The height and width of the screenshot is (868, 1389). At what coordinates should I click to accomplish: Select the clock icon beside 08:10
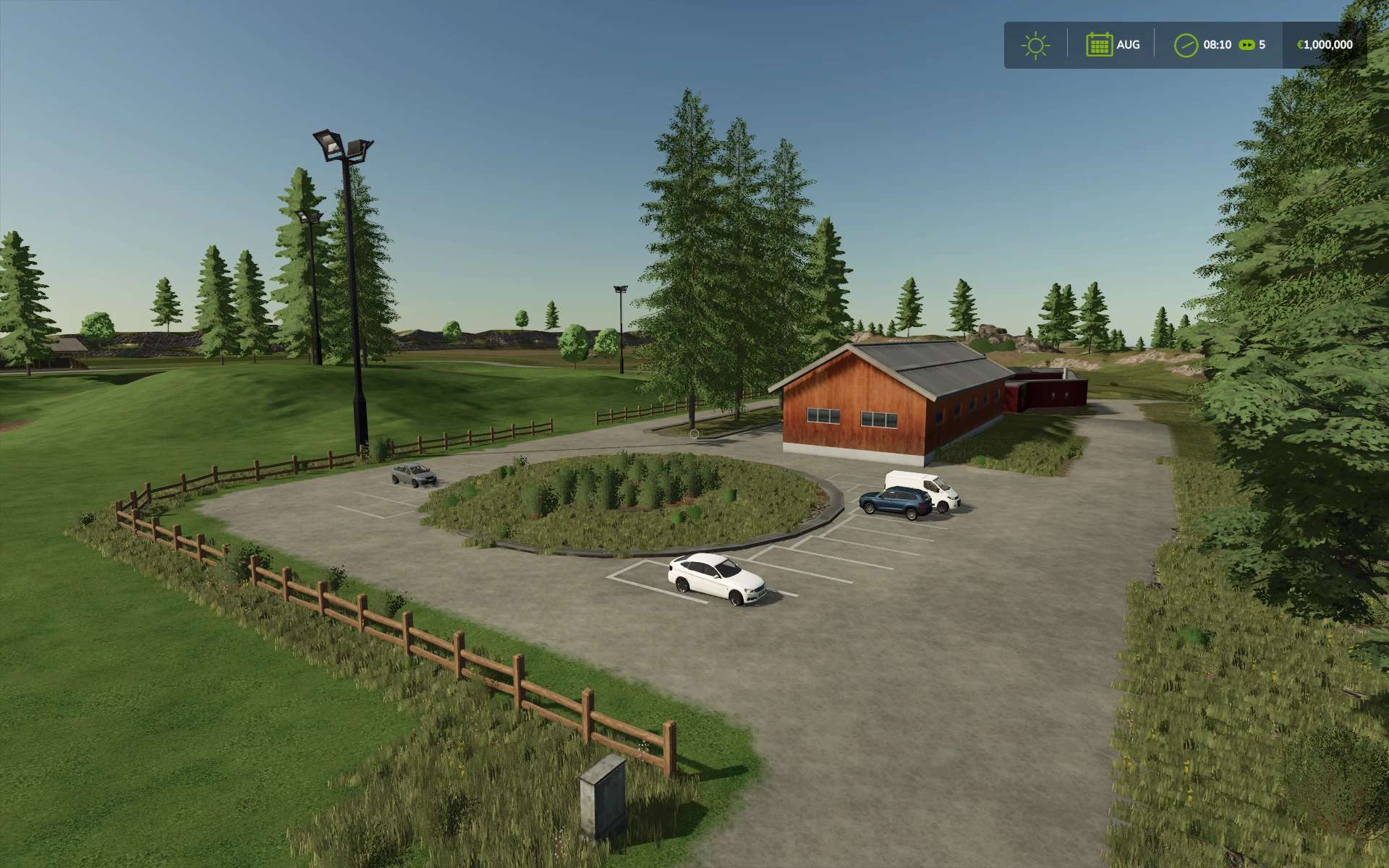point(1185,45)
